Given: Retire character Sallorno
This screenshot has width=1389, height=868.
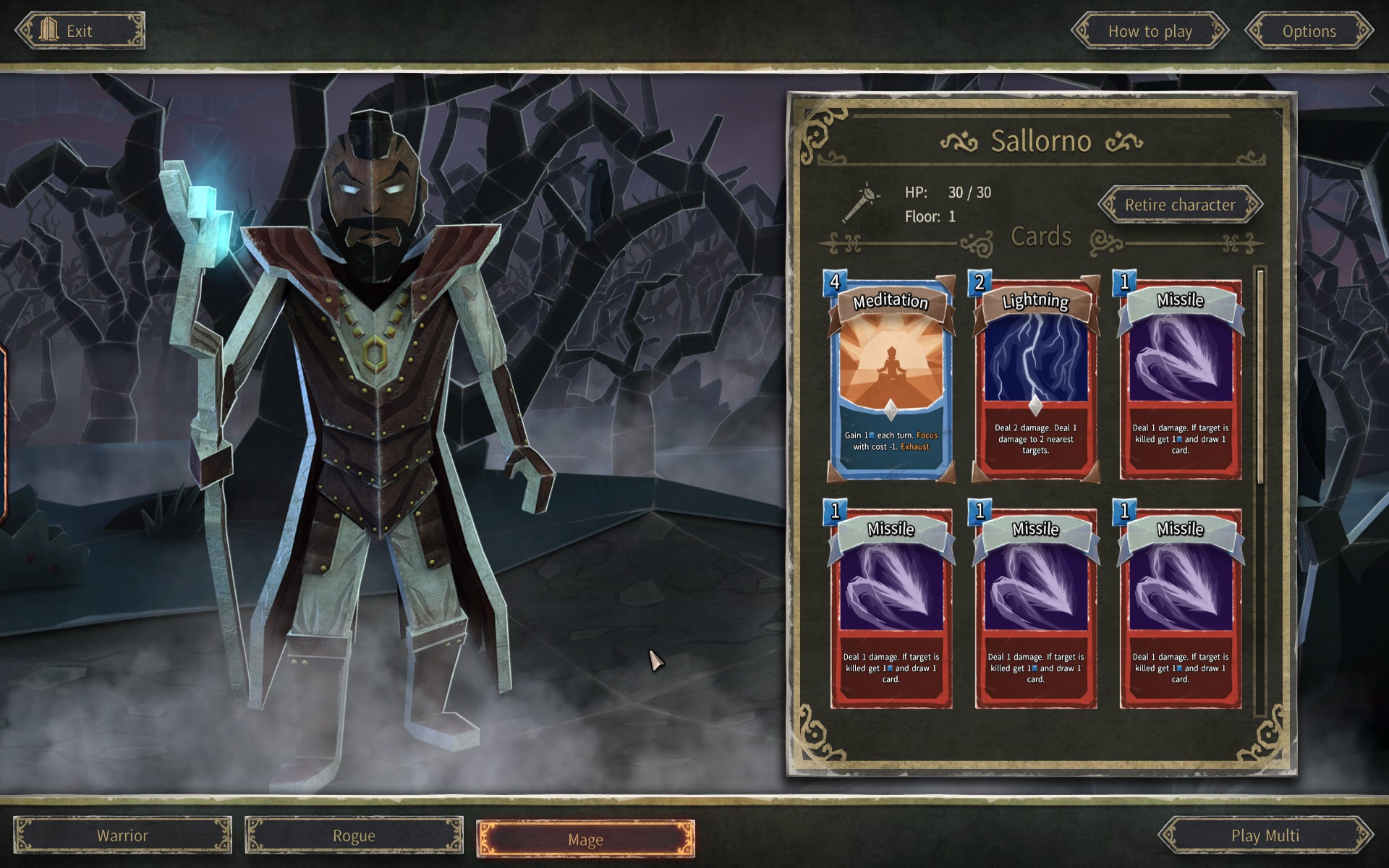Looking at the screenshot, I should coord(1180,205).
